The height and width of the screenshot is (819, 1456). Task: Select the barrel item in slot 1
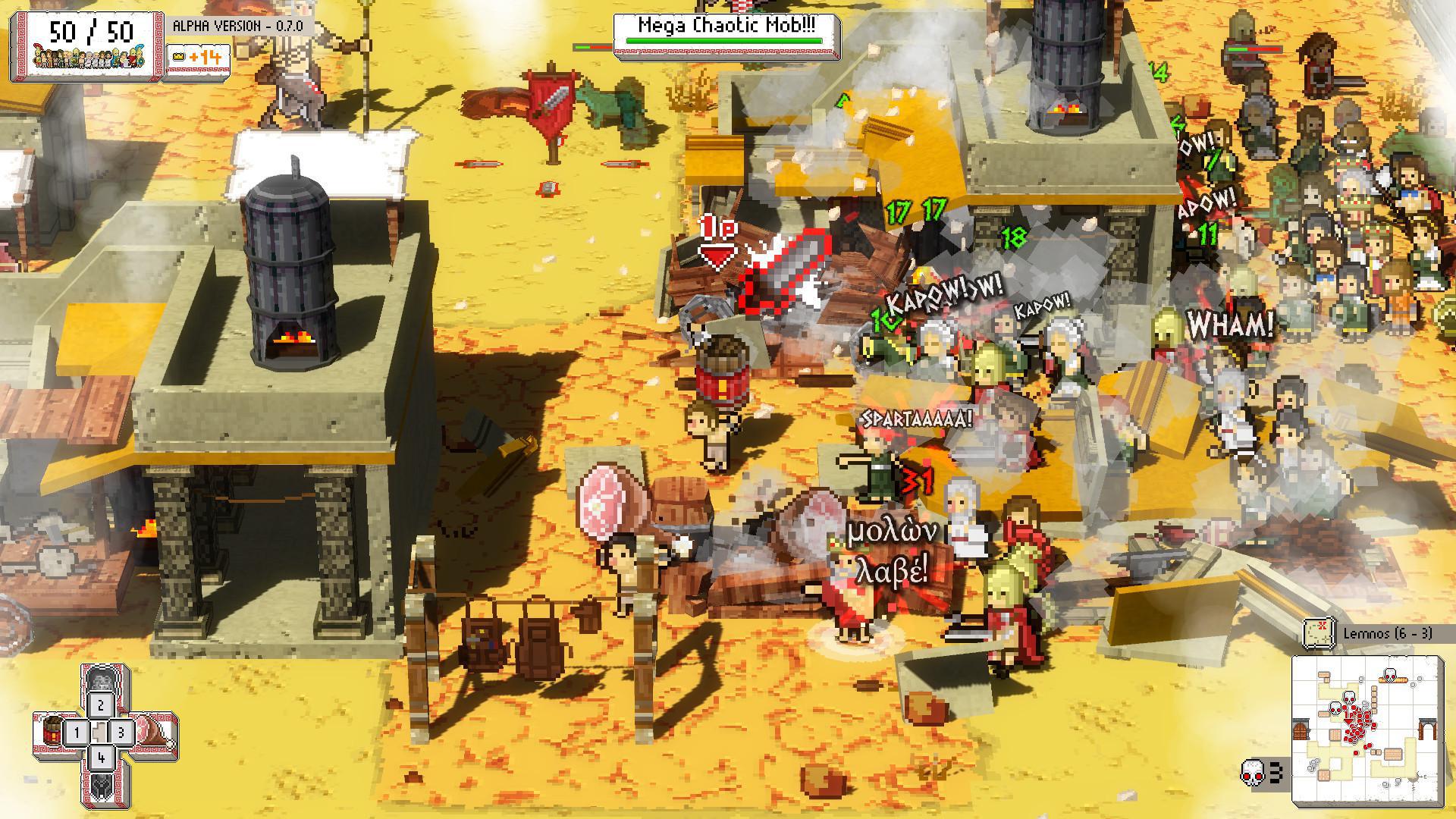coord(52,731)
